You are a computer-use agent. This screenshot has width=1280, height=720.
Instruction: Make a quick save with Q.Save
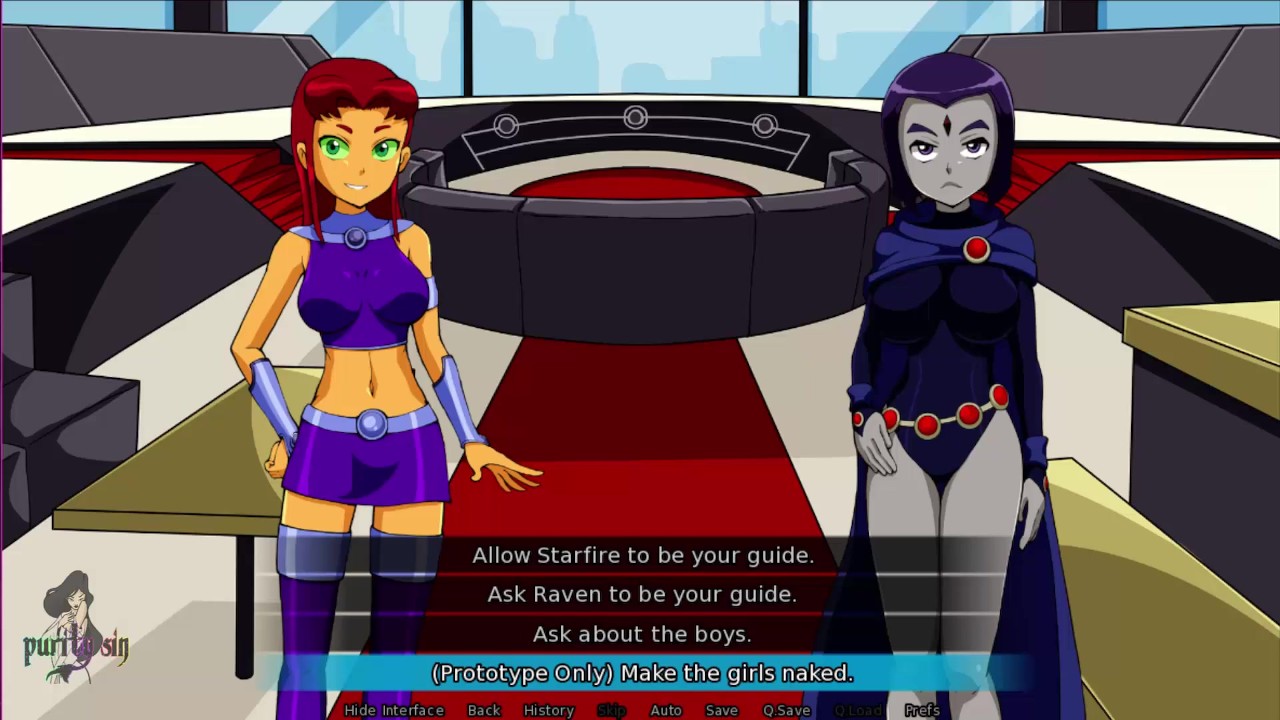(x=787, y=710)
